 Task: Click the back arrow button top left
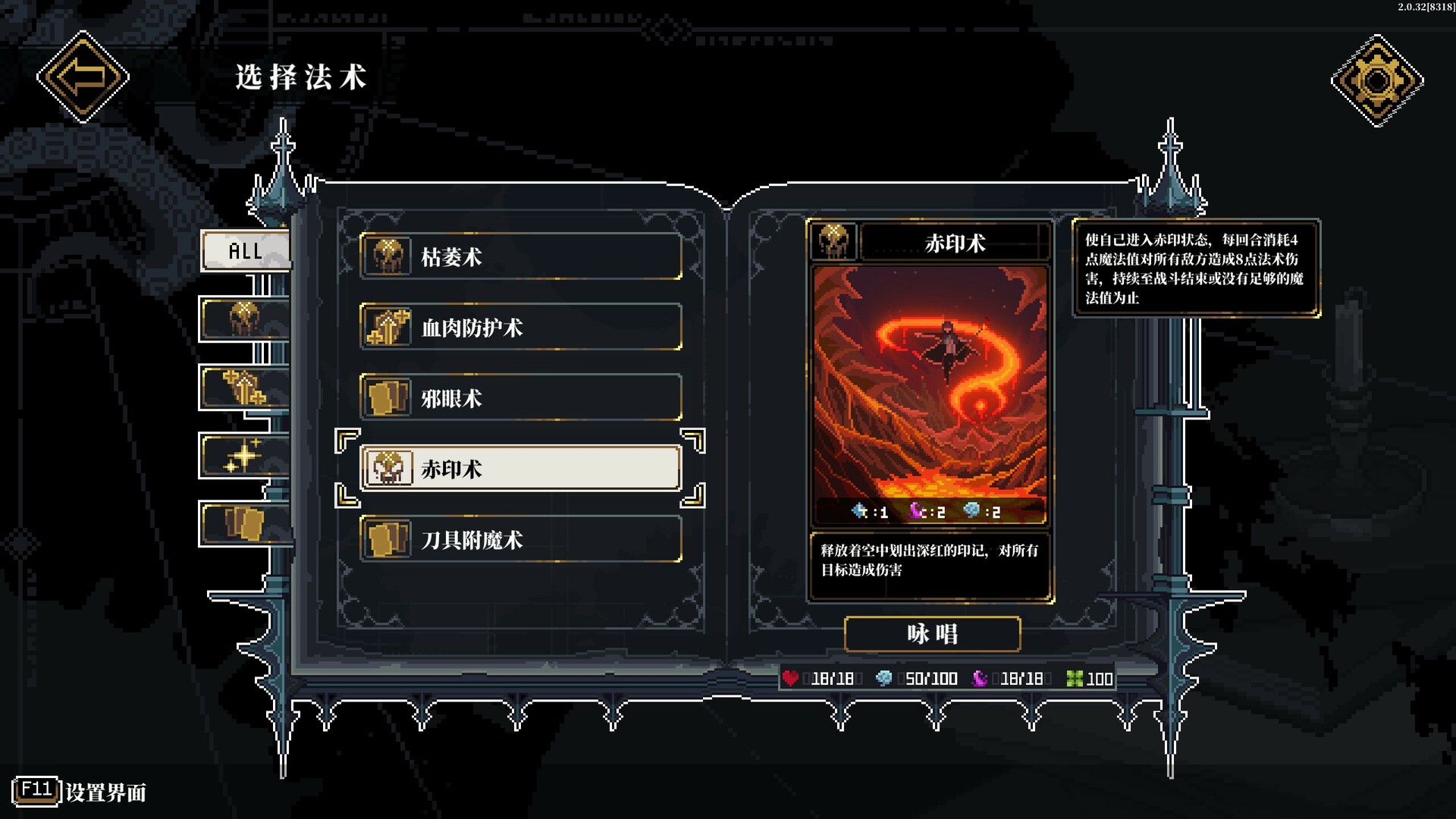[x=82, y=76]
